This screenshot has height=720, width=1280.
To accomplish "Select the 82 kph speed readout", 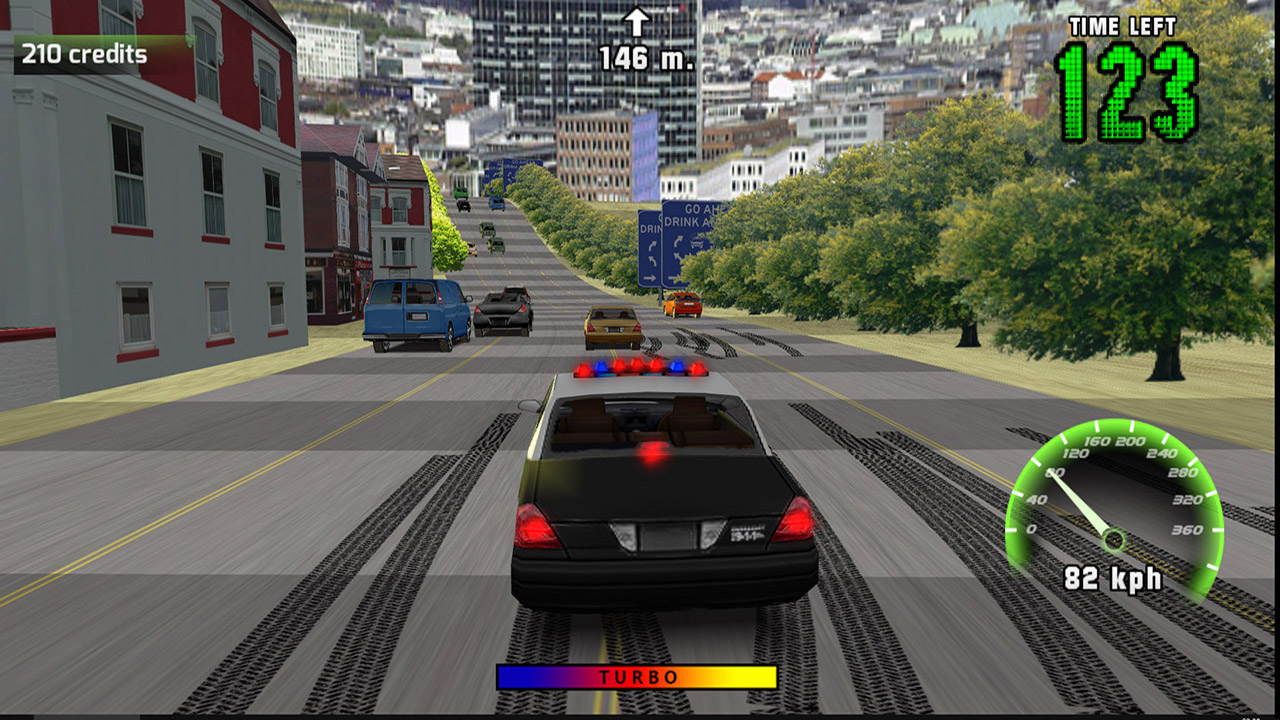I will (x=1113, y=576).
